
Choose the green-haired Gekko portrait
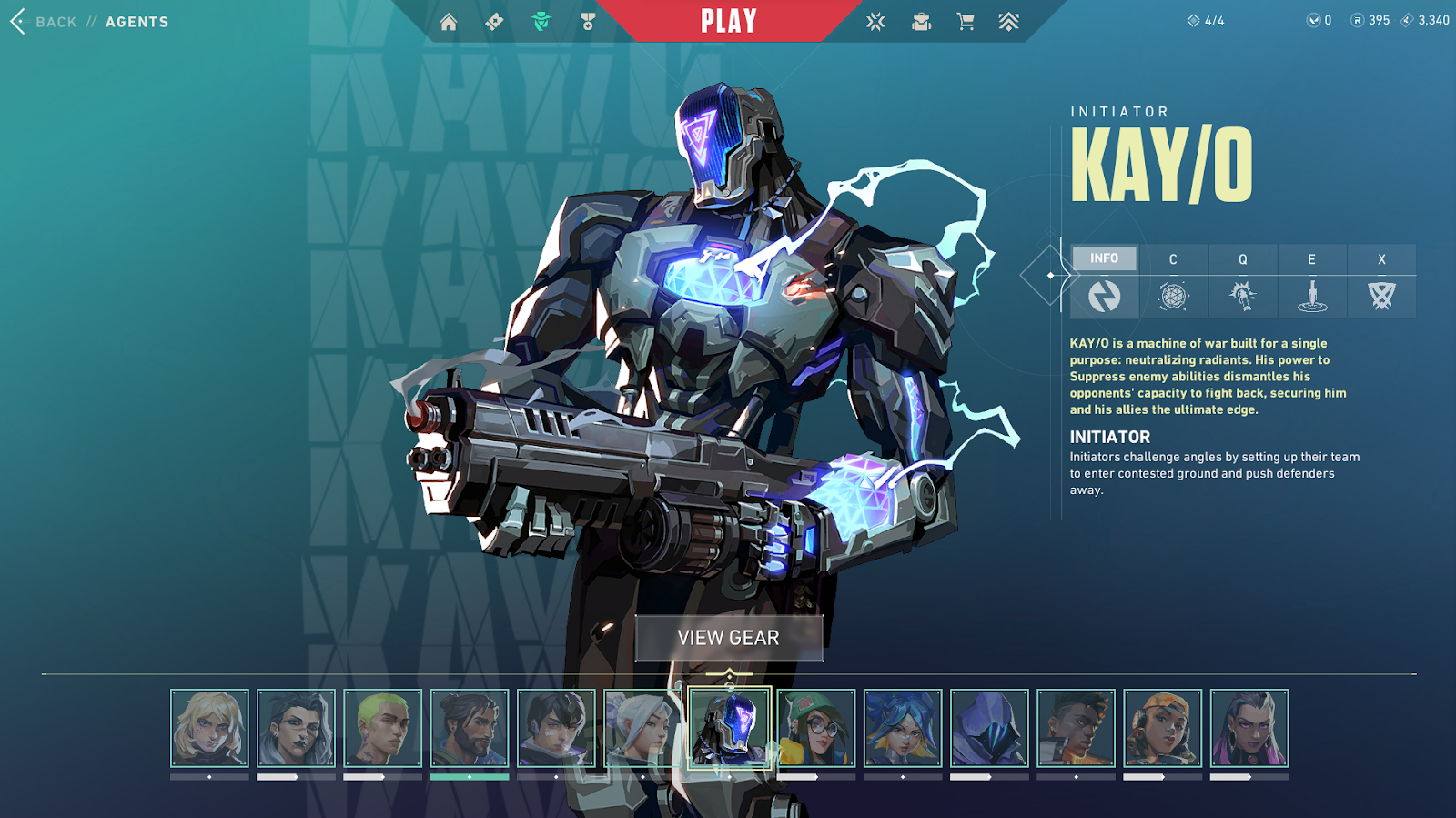(x=382, y=728)
